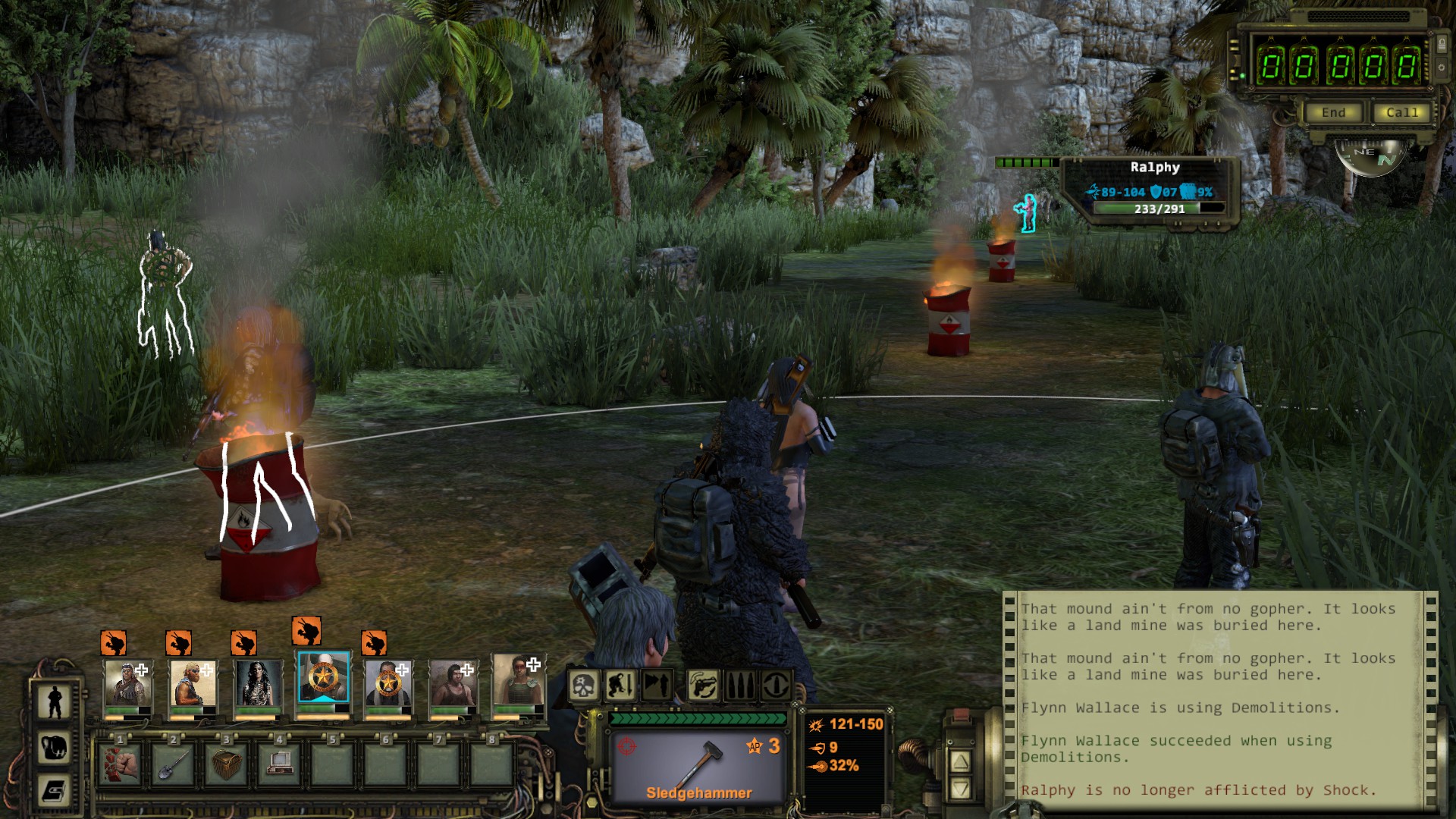The height and width of the screenshot is (819, 1456).
Task: Select the highlighted ranger star portrait
Action: (x=324, y=678)
